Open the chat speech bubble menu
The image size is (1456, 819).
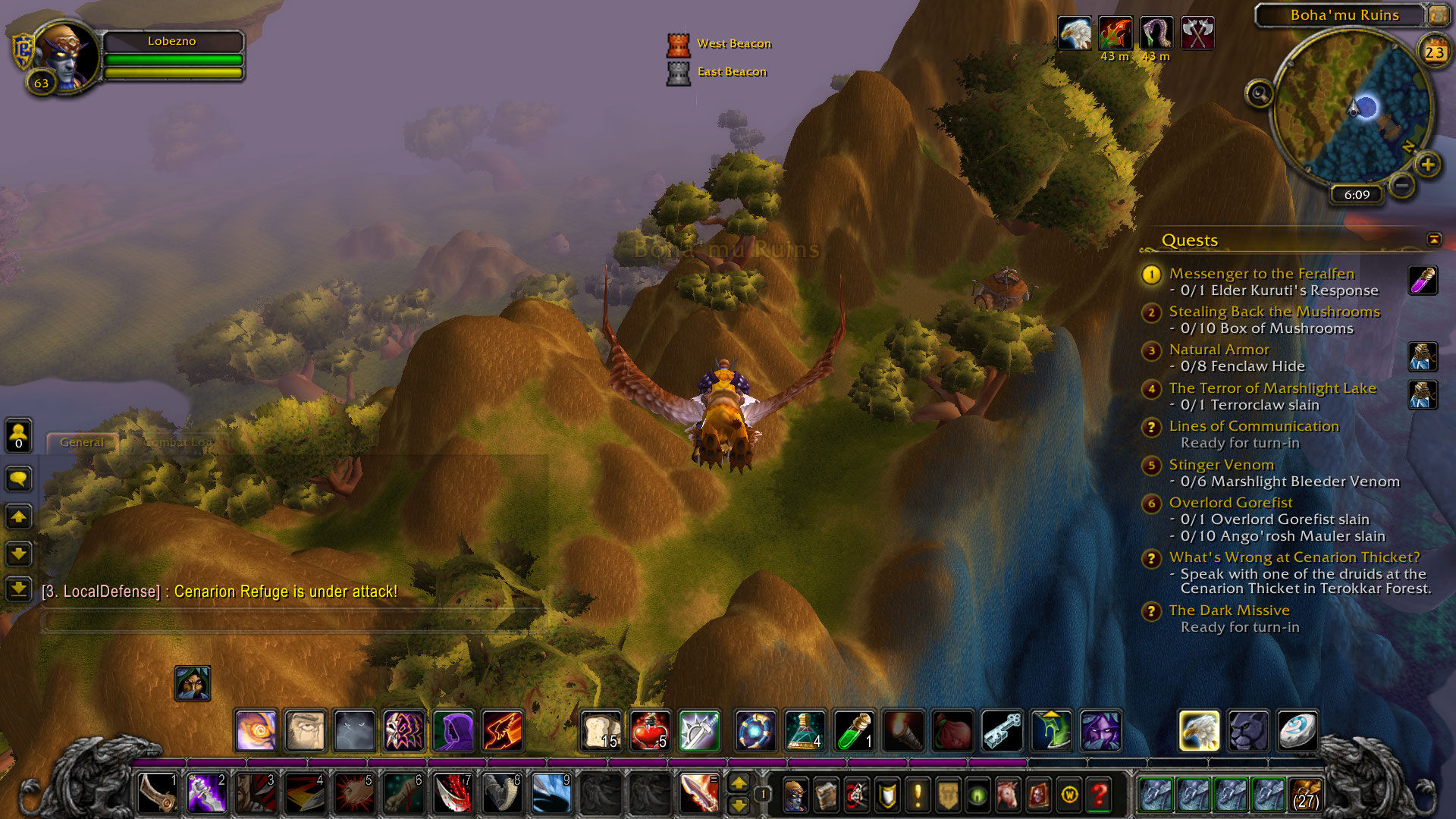[18, 479]
